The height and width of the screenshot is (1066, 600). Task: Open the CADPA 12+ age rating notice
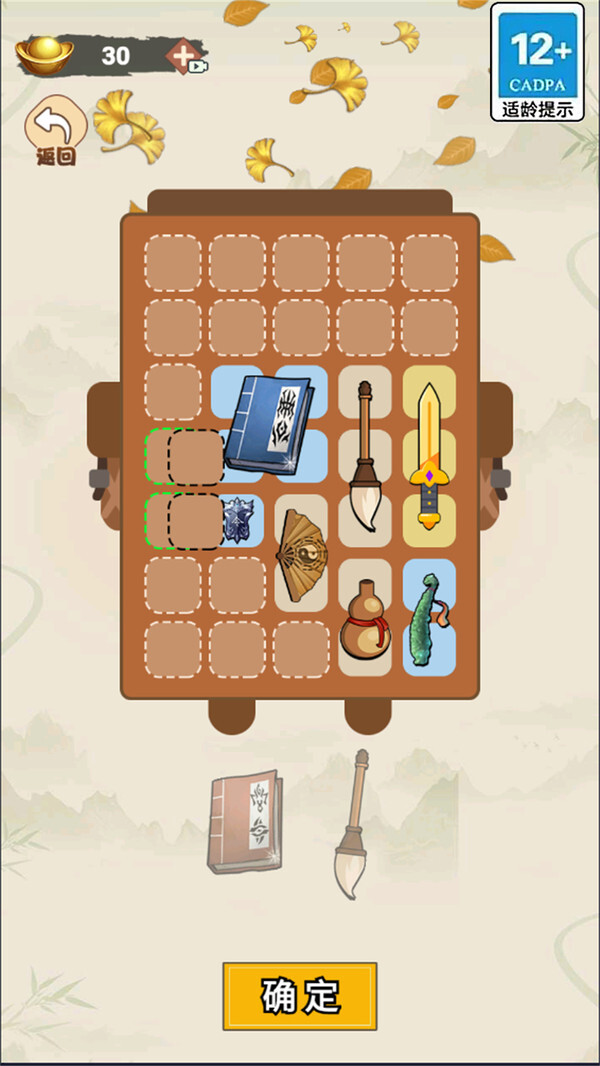coord(537,62)
